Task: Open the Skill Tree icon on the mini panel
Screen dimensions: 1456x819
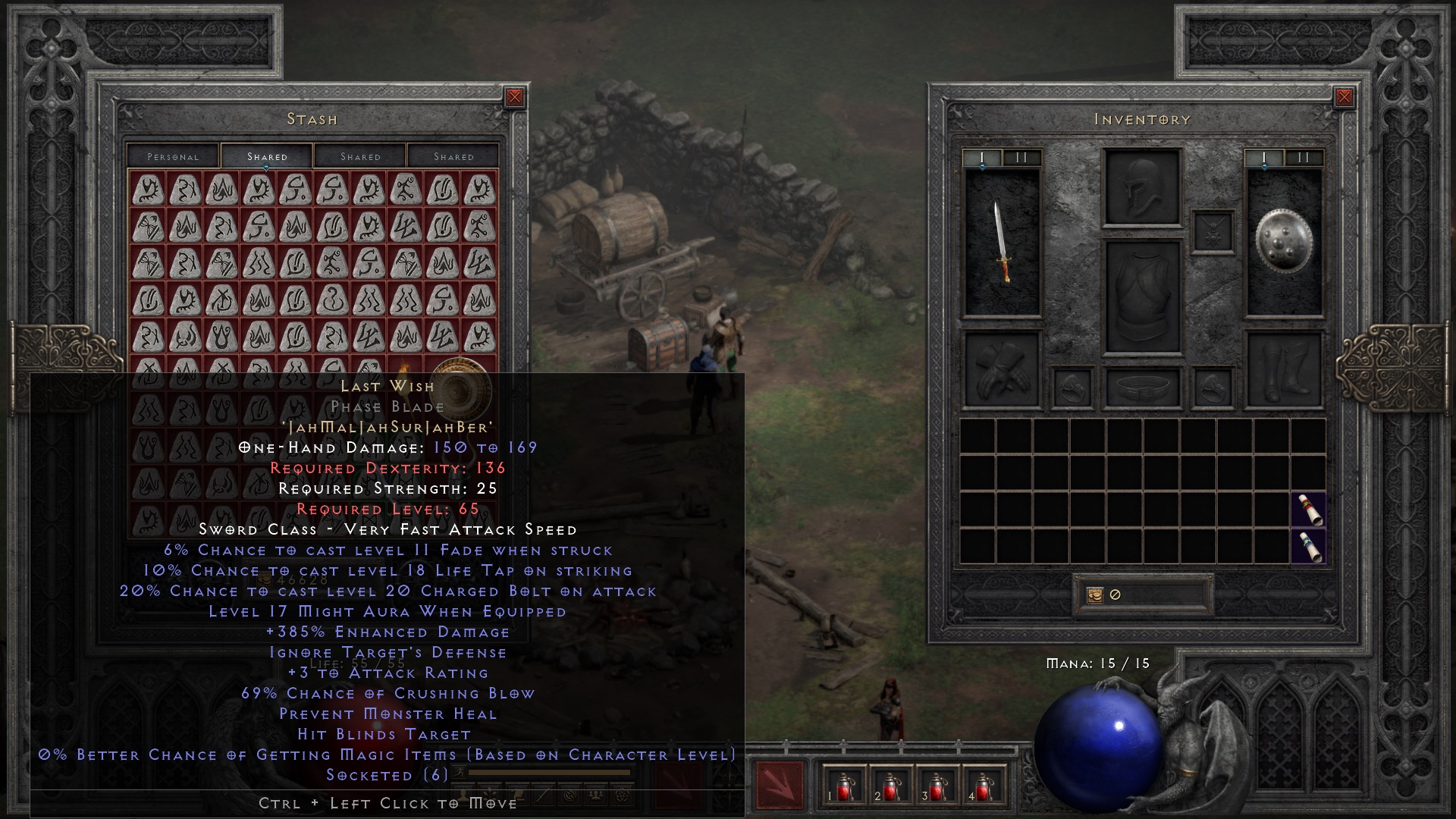Action: click(490, 794)
